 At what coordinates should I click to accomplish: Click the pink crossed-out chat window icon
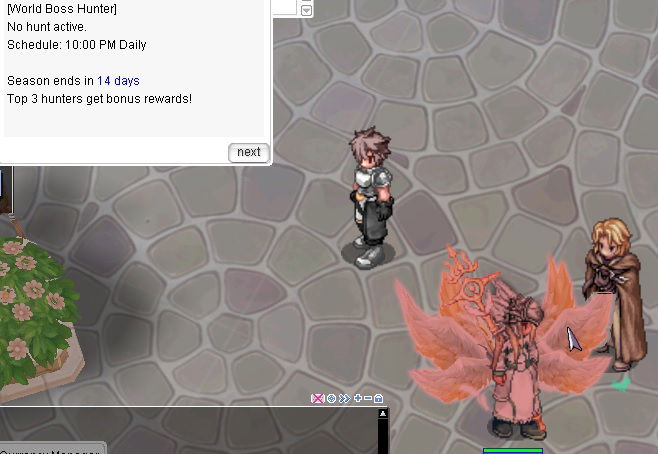tap(318, 398)
